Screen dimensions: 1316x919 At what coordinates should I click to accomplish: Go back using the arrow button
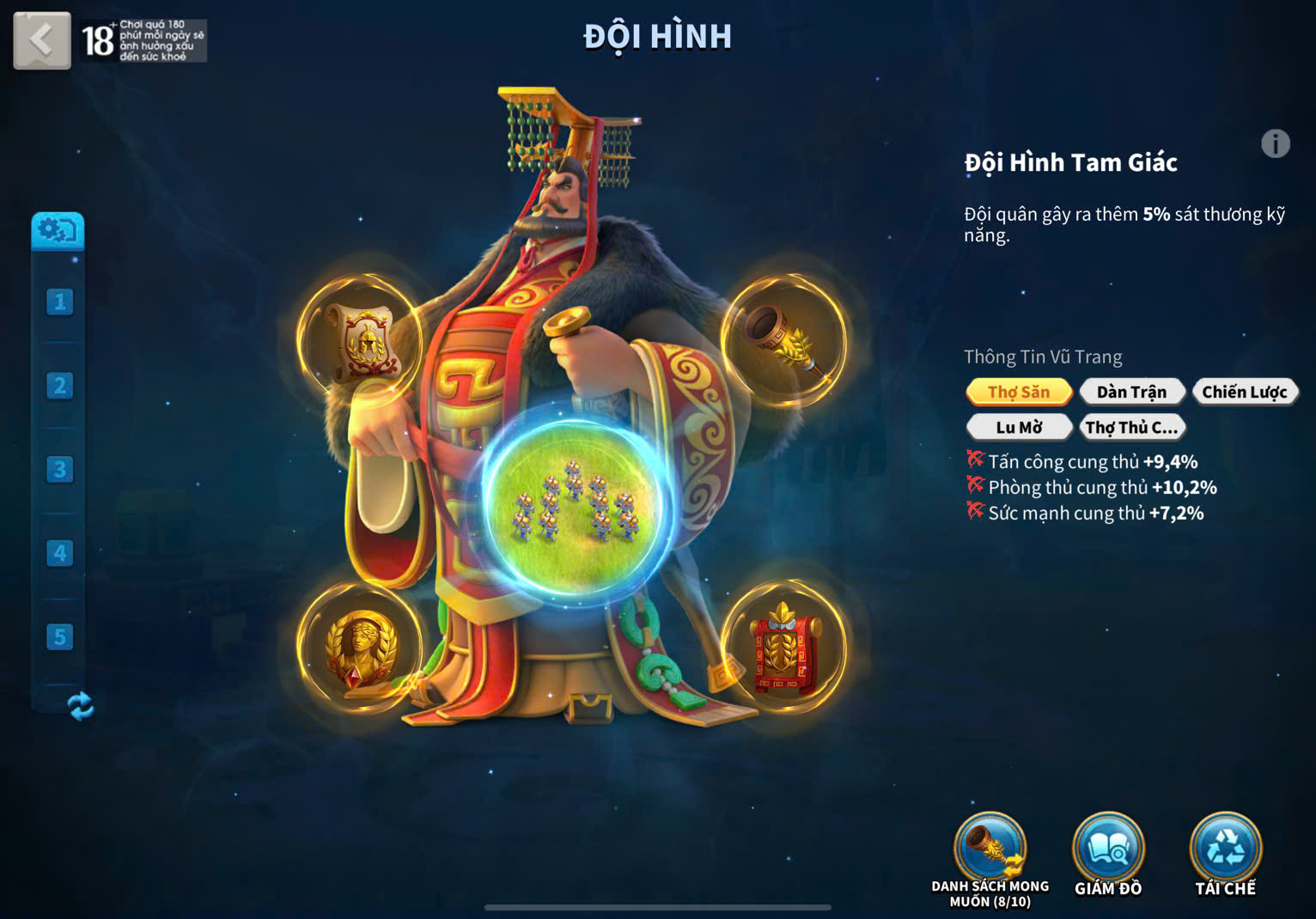pyautogui.click(x=41, y=40)
